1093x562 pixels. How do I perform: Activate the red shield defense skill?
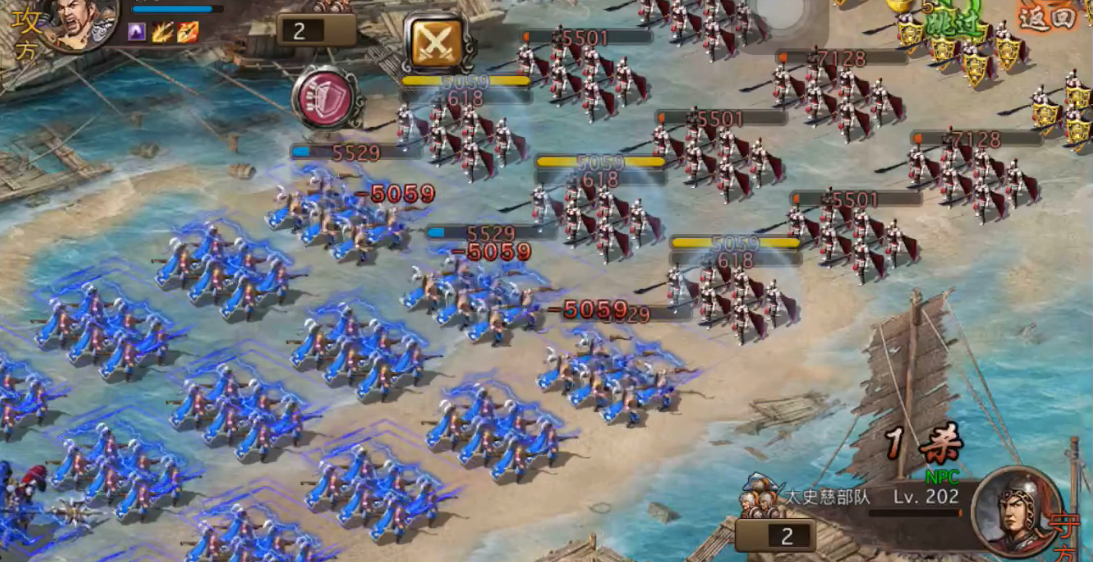[x=325, y=98]
